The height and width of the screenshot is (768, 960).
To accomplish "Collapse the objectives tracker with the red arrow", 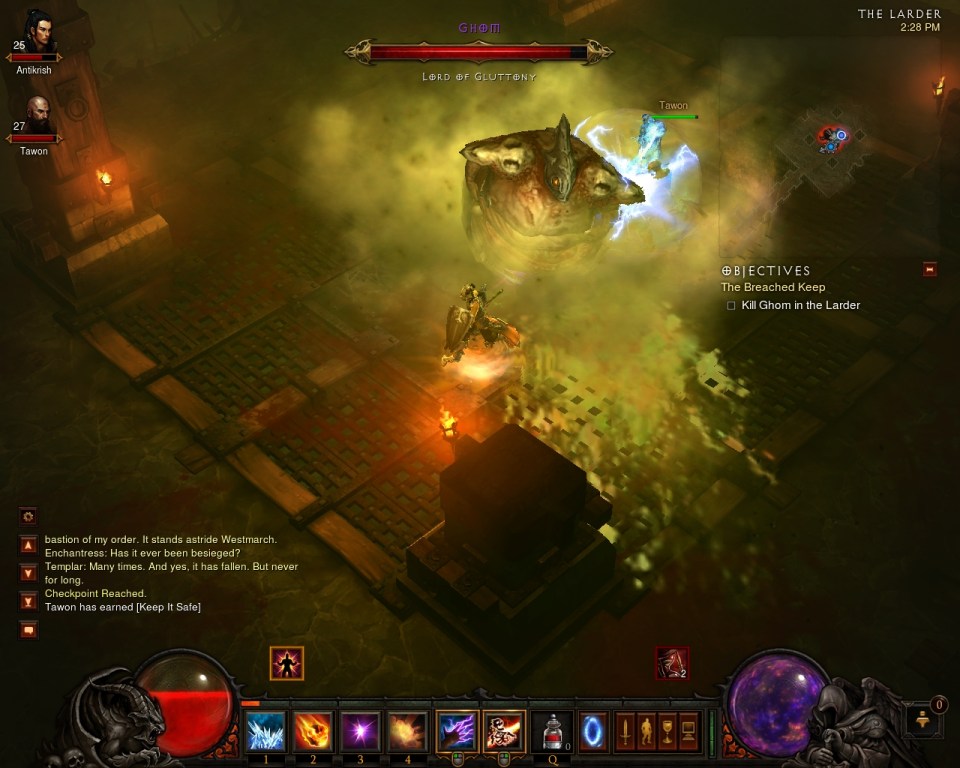I will click(930, 269).
